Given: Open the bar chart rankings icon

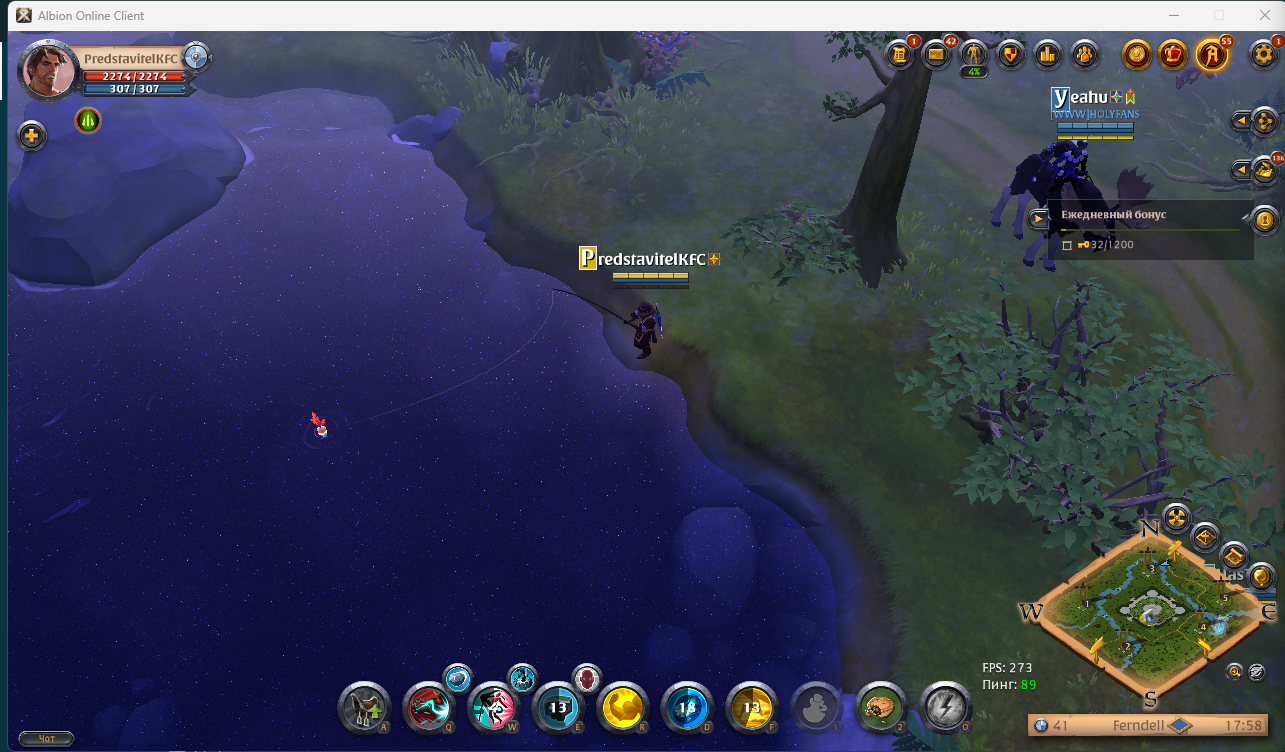Looking at the screenshot, I should tap(1047, 54).
